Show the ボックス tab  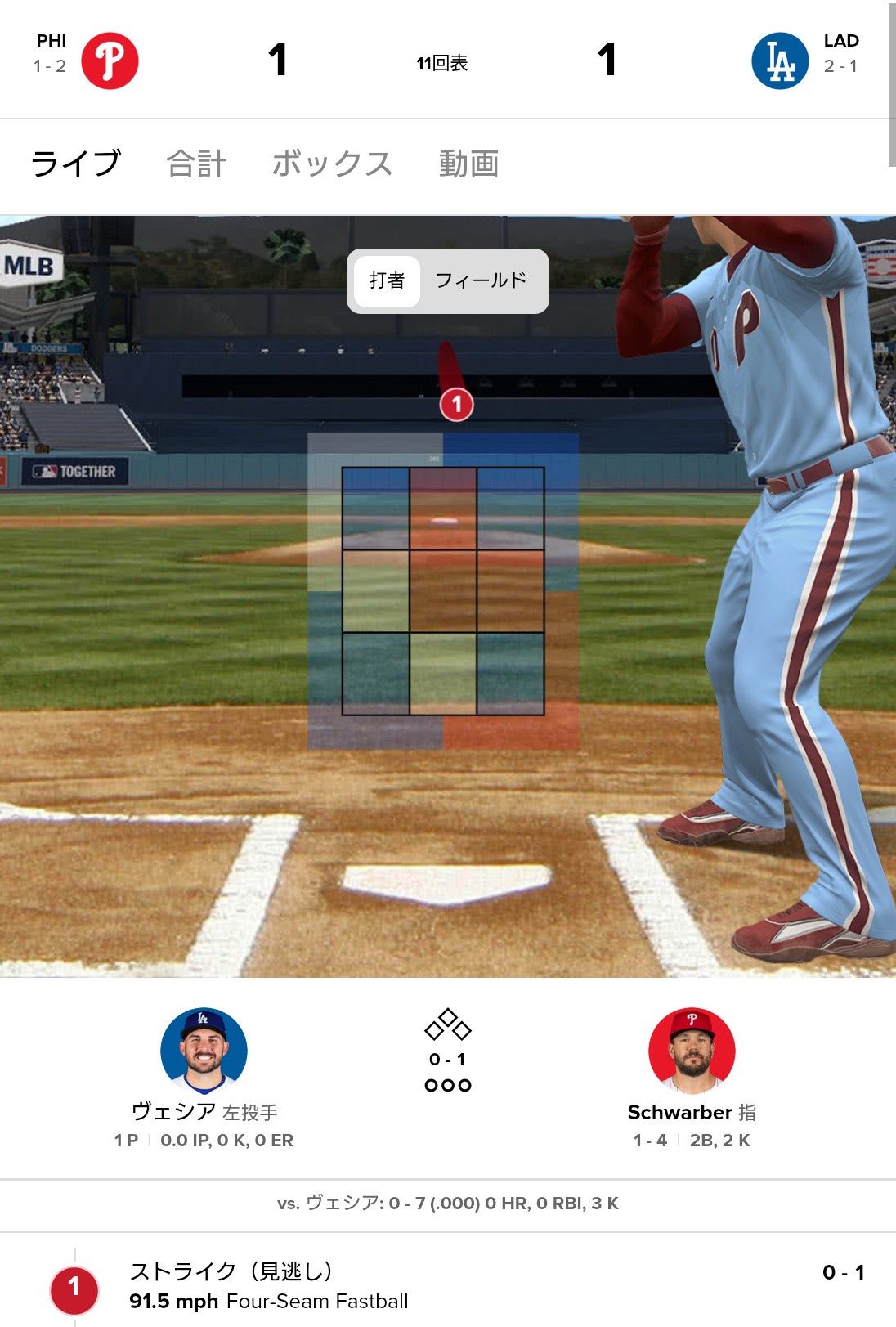(x=332, y=164)
